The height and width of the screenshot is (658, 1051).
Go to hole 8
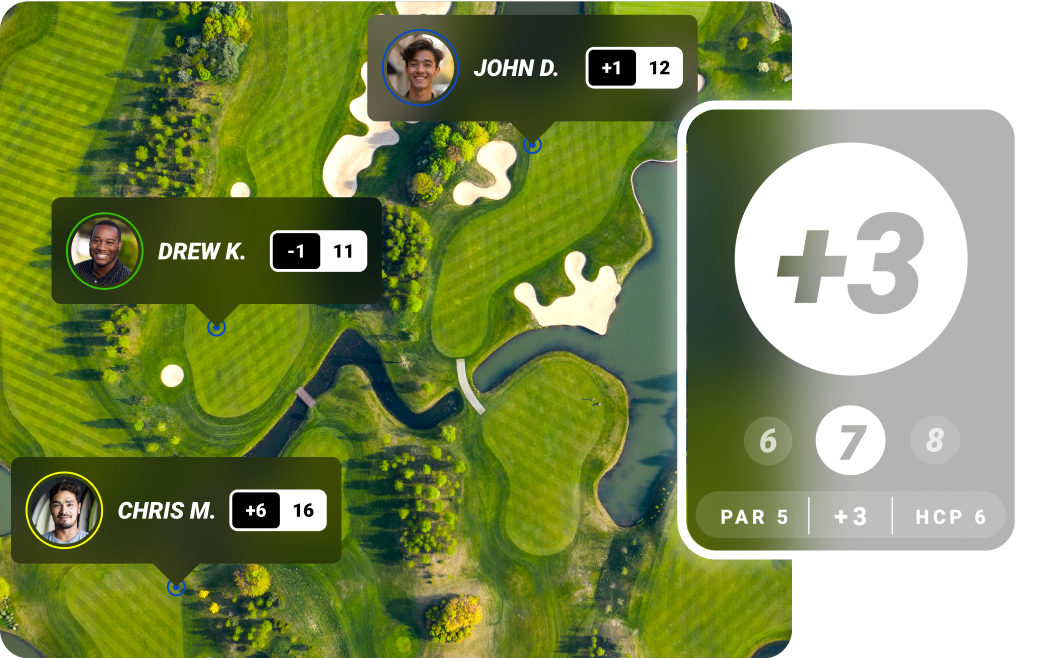tap(934, 441)
